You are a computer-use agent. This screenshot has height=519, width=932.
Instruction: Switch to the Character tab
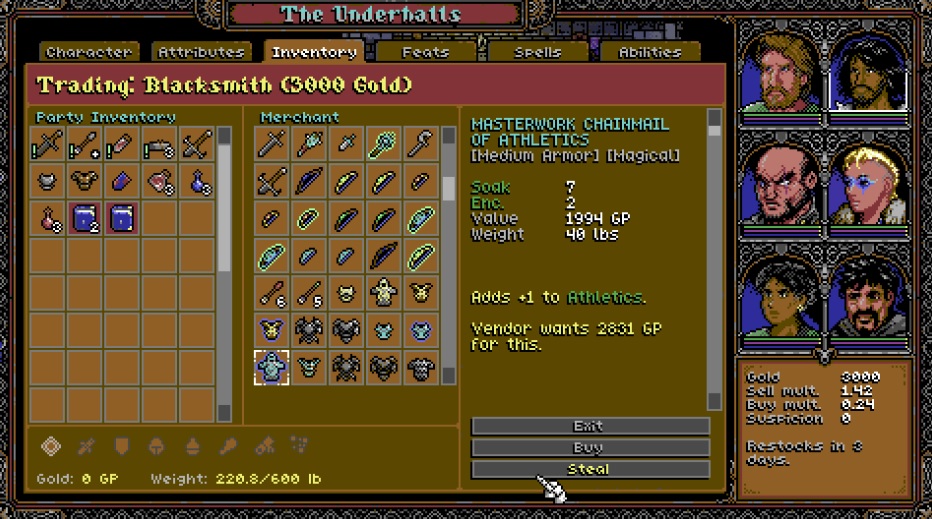(88, 52)
